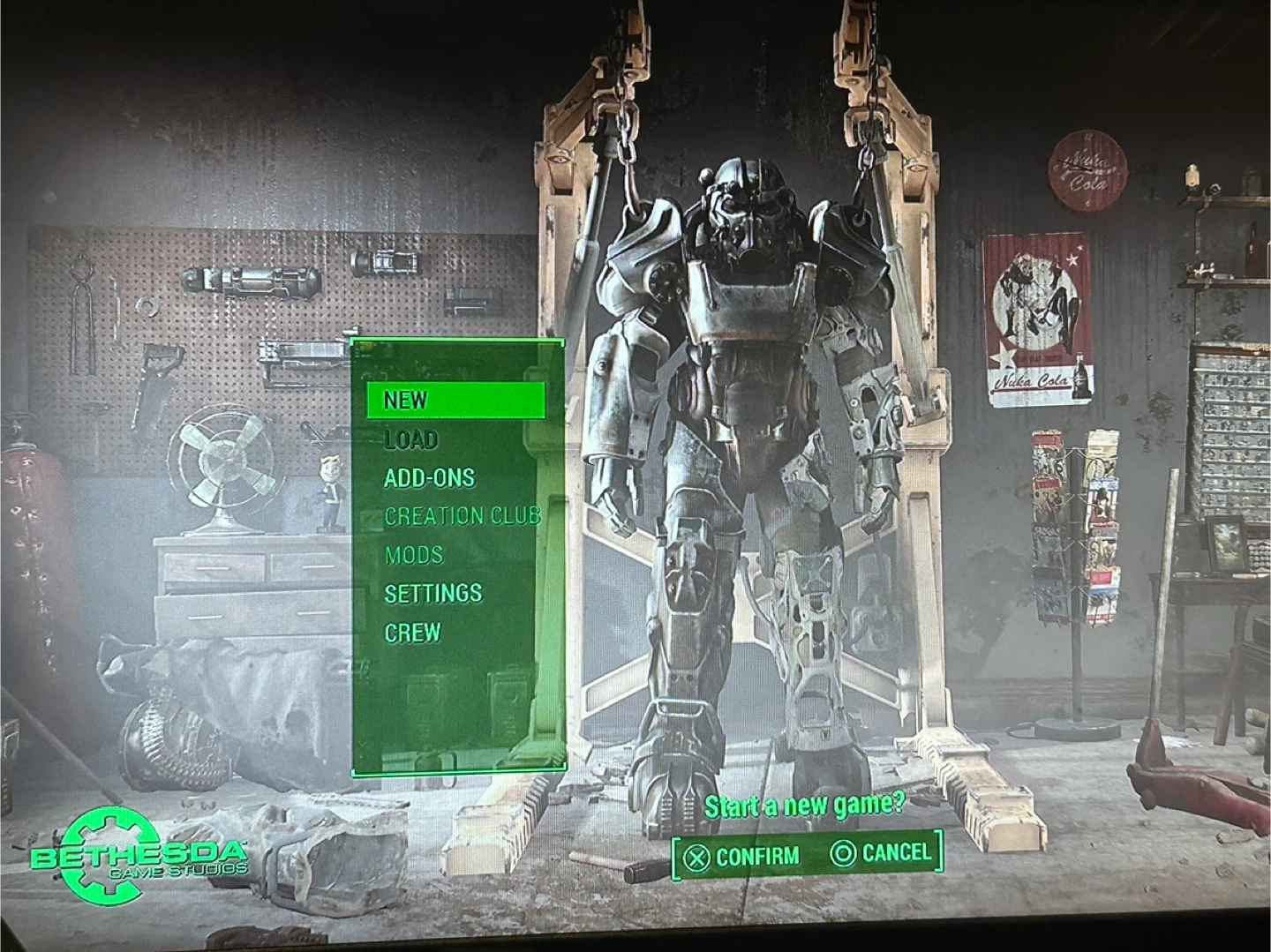Open the LOAD menu entry
Viewport: 1271px width, 952px height.
(410, 439)
